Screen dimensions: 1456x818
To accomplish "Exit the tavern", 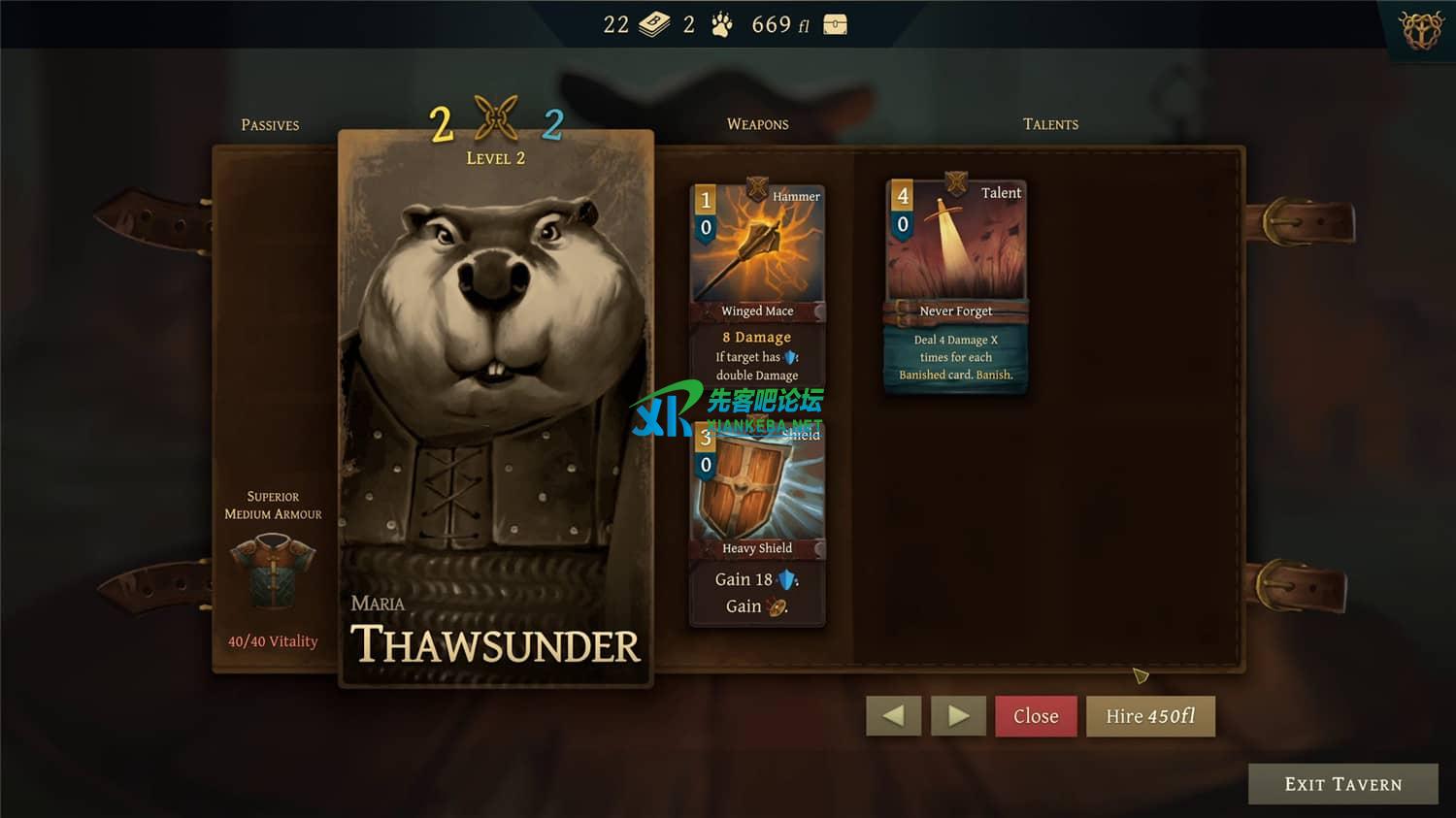I will click(x=1342, y=784).
